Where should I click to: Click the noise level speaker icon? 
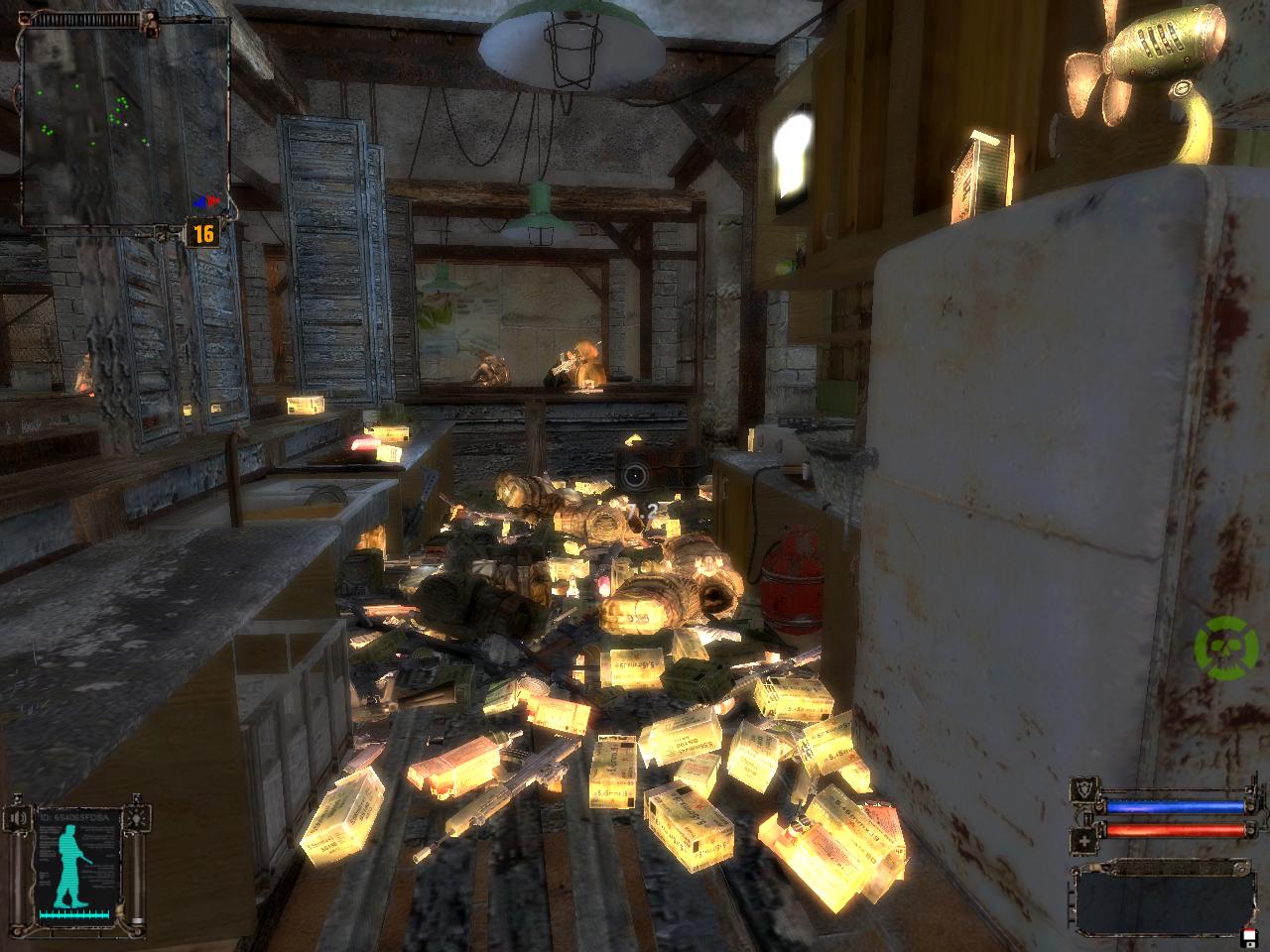18,819
